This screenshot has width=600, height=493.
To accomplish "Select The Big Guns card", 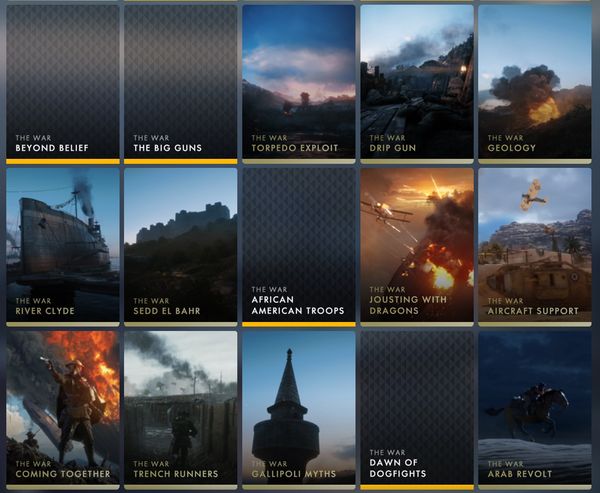I will [x=180, y=82].
